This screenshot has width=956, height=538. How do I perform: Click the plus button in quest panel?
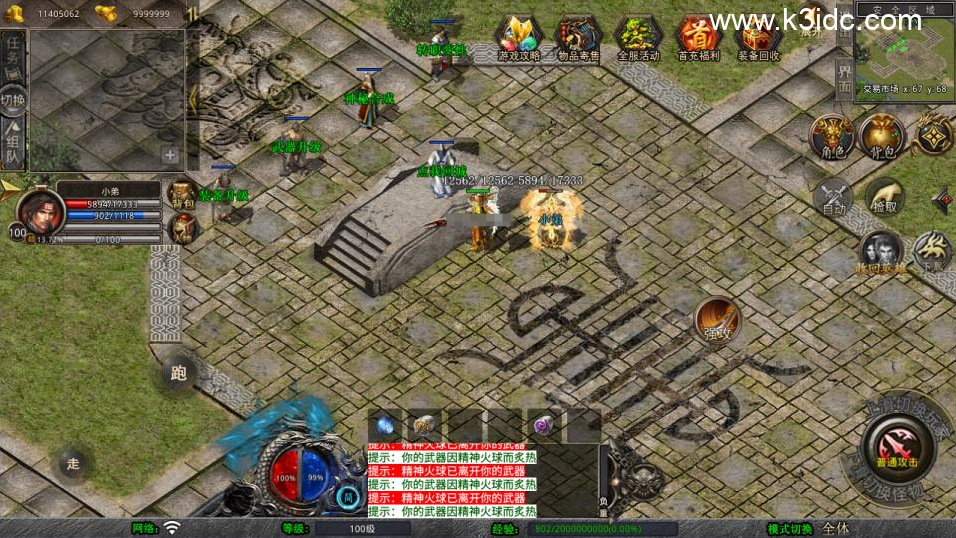pyautogui.click(x=170, y=155)
